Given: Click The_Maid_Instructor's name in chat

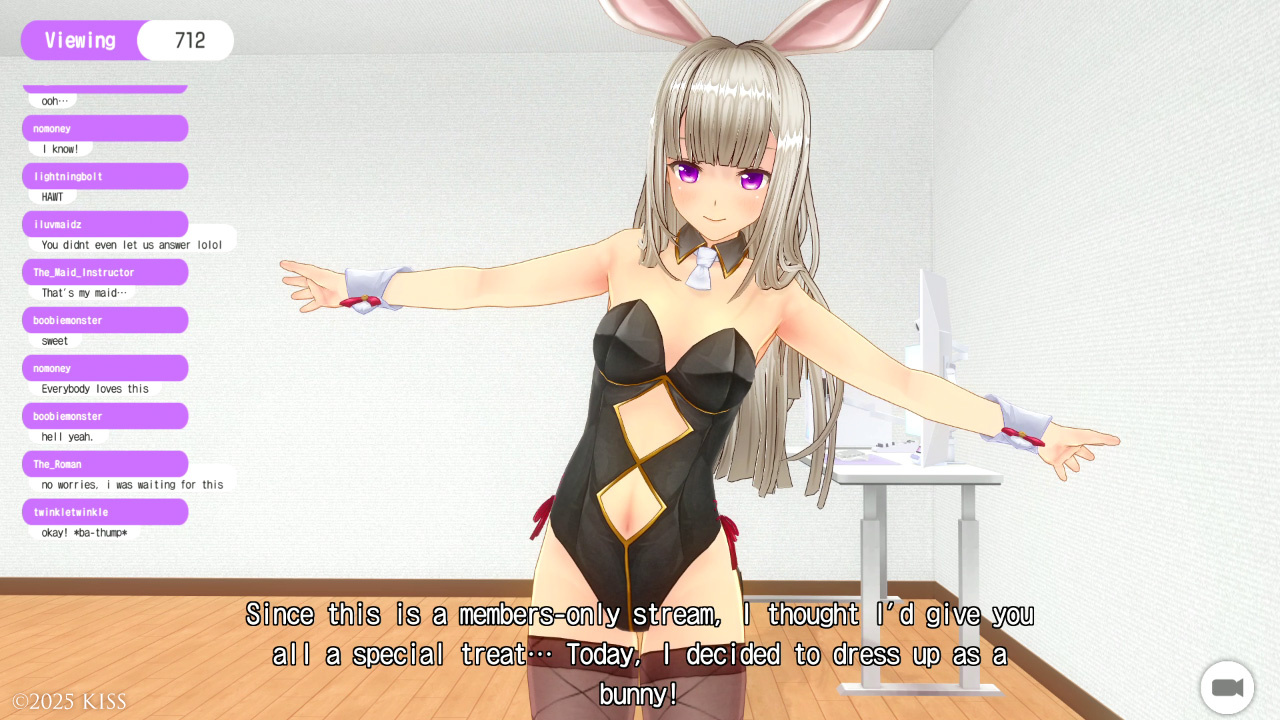Looking at the screenshot, I should (84, 272).
